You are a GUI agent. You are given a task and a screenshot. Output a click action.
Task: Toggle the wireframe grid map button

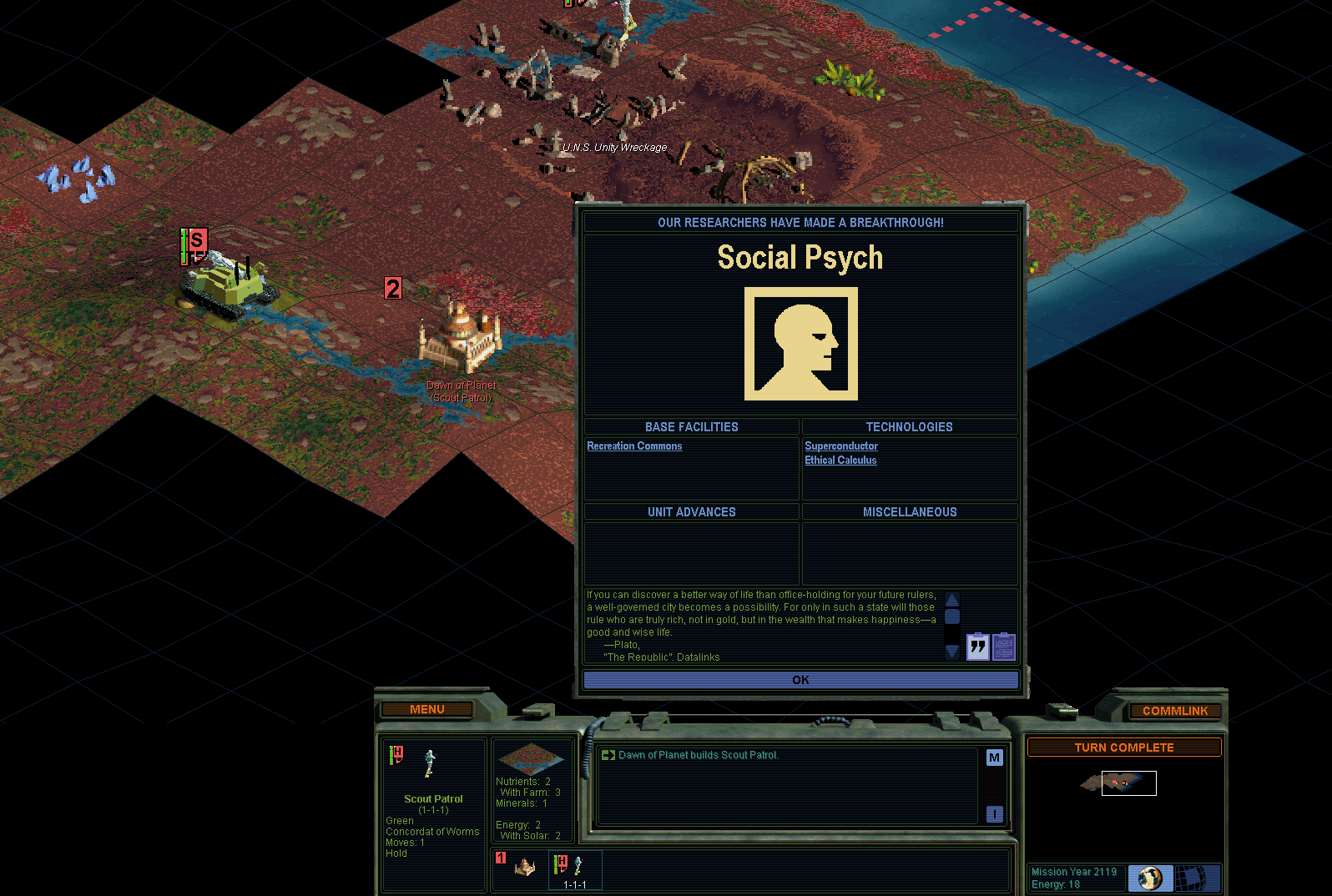(1198, 878)
